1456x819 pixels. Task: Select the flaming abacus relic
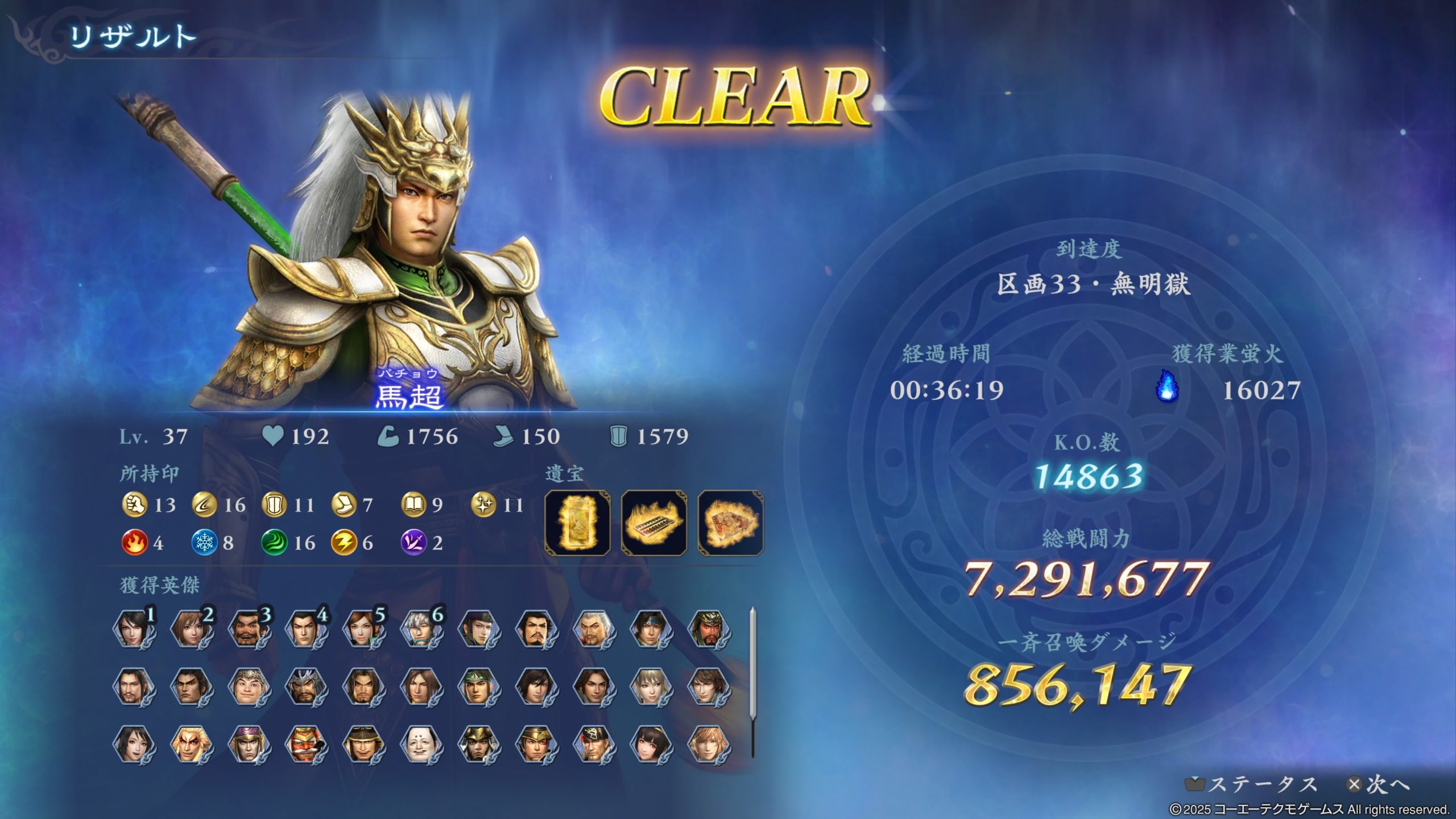tap(654, 522)
